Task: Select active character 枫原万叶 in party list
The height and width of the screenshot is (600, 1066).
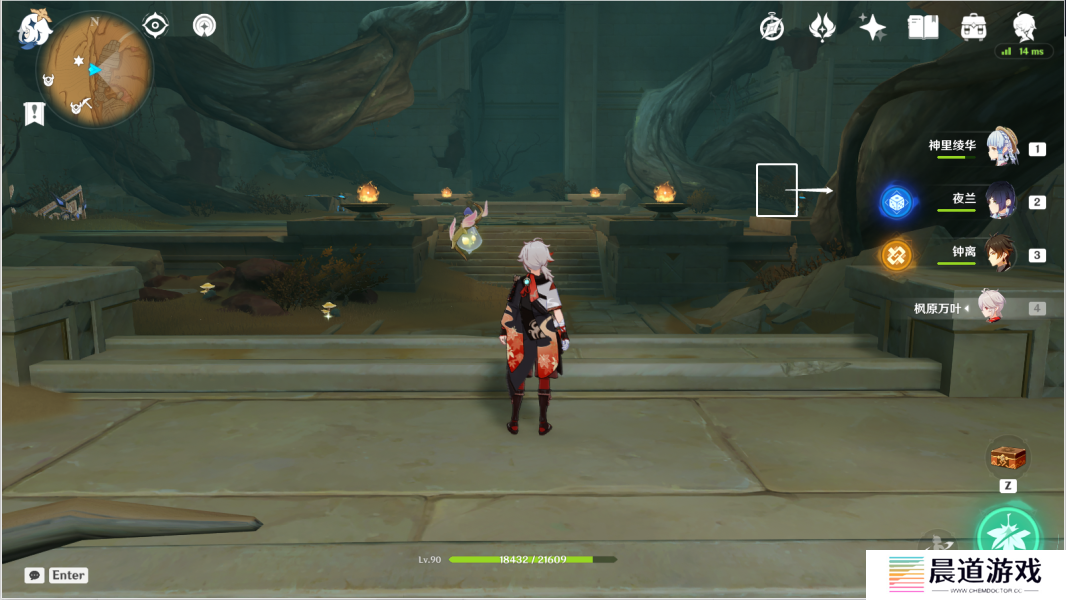Action: tap(990, 308)
